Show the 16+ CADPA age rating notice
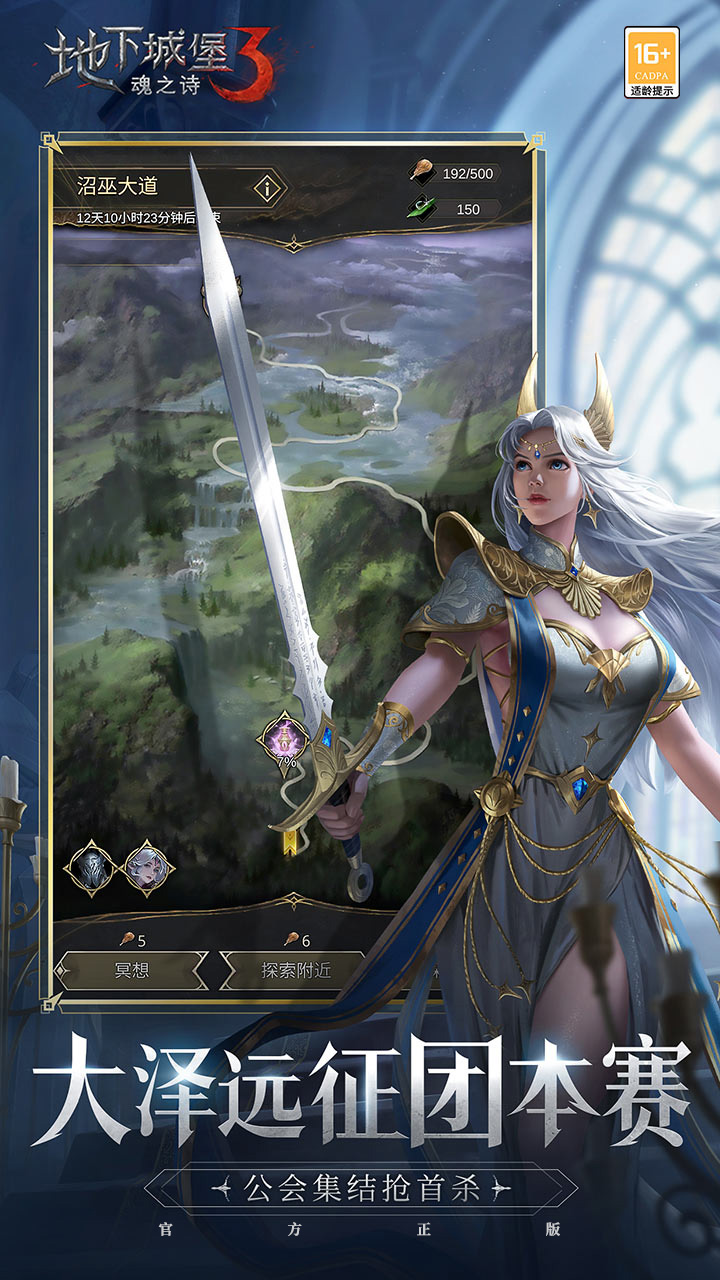This screenshot has height=1280, width=720. [x=652, y=62]
